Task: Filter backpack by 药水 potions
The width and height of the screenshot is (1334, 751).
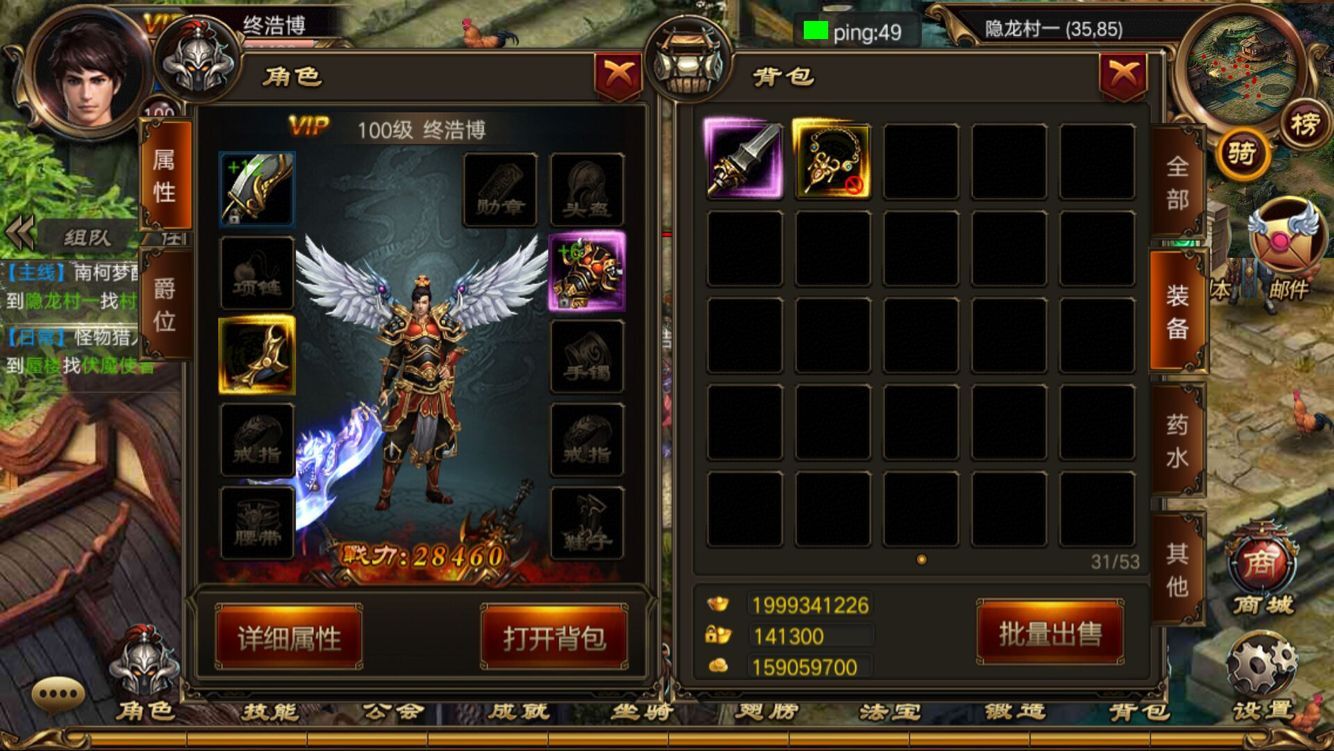Action: pyautogui.click(x=1178, y=440)
